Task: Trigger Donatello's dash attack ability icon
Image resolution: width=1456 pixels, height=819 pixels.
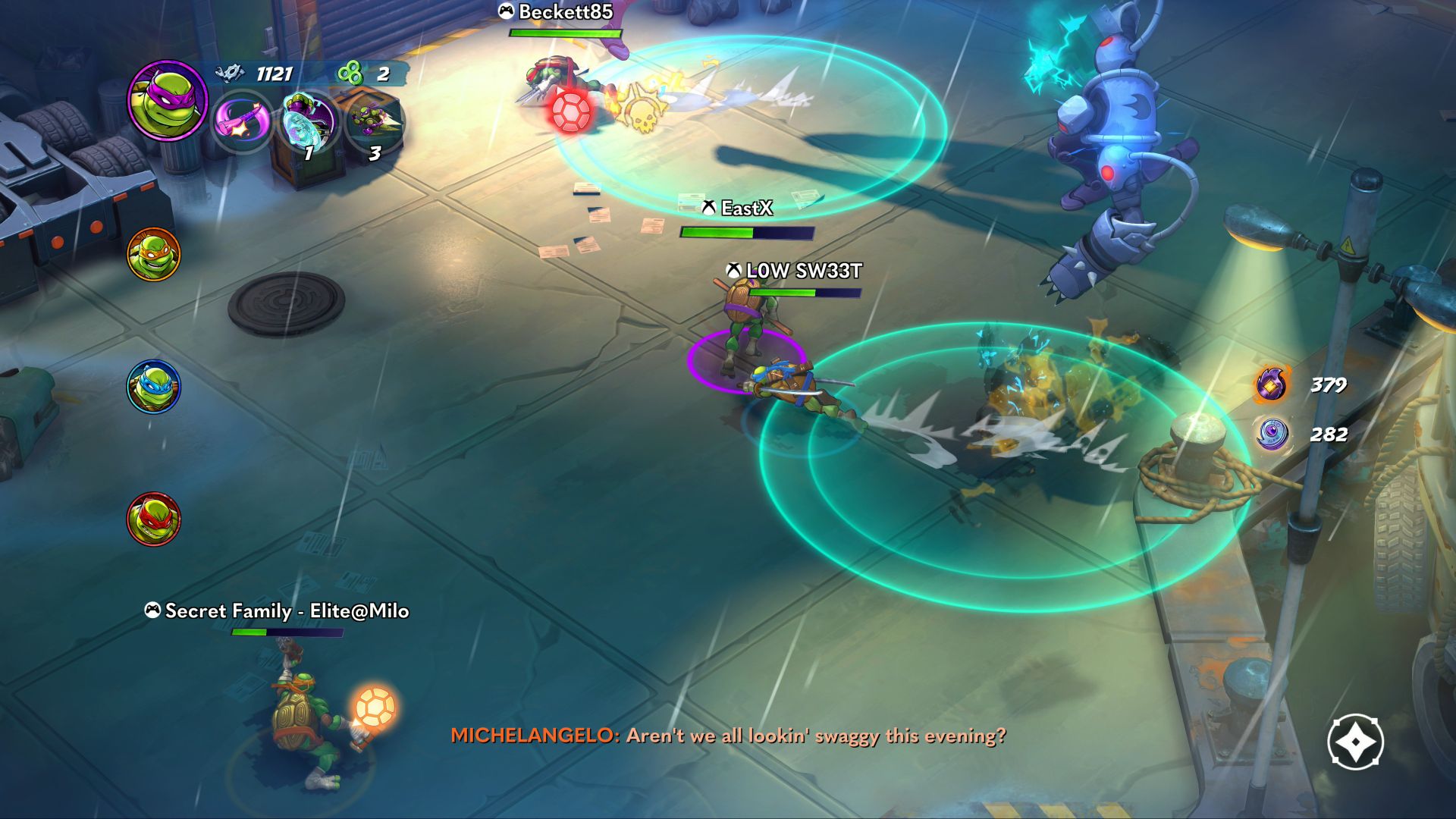Action: [x=373, y=121]
